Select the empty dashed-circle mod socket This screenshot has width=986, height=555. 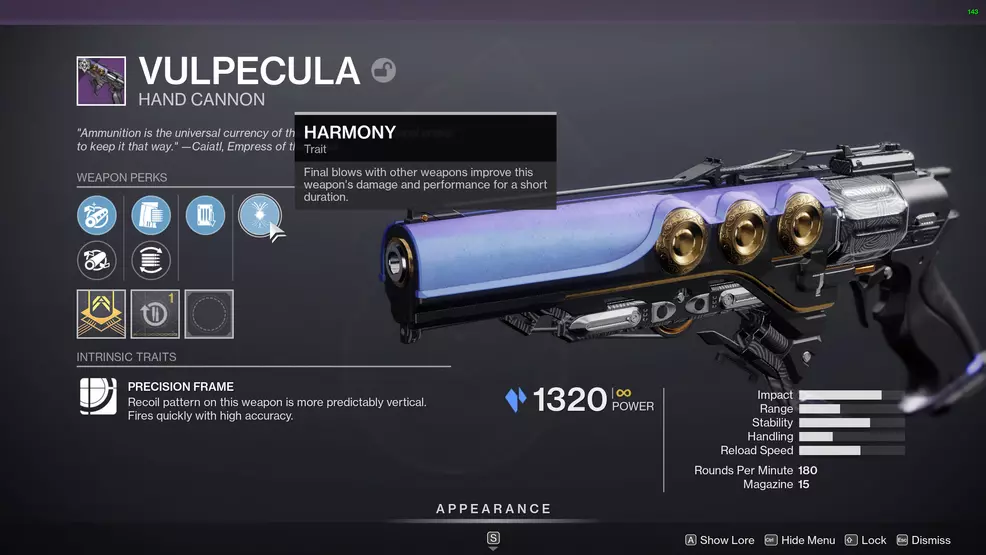pos(209,314)
